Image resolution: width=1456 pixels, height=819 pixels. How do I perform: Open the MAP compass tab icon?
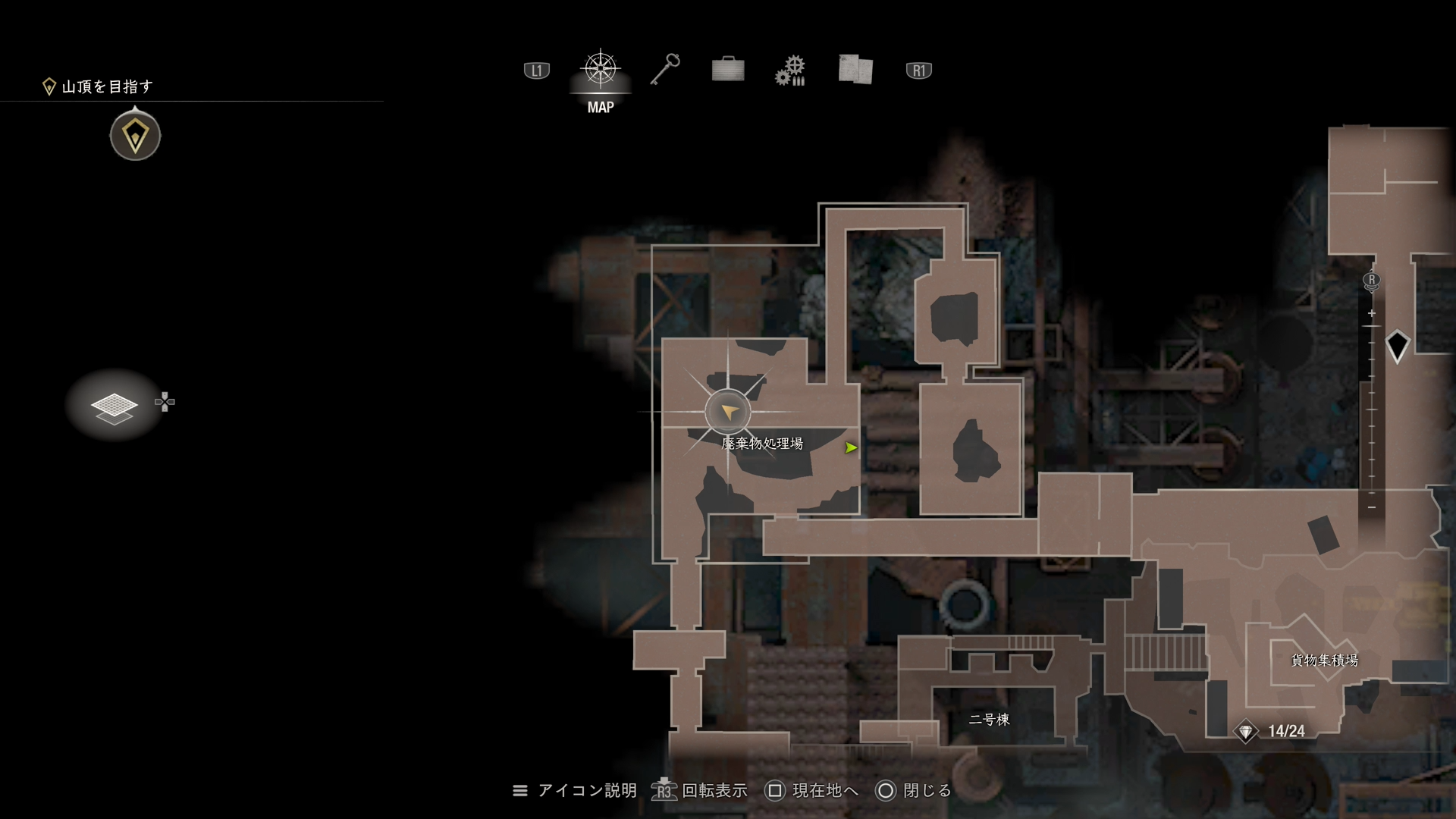pos(600,70)
